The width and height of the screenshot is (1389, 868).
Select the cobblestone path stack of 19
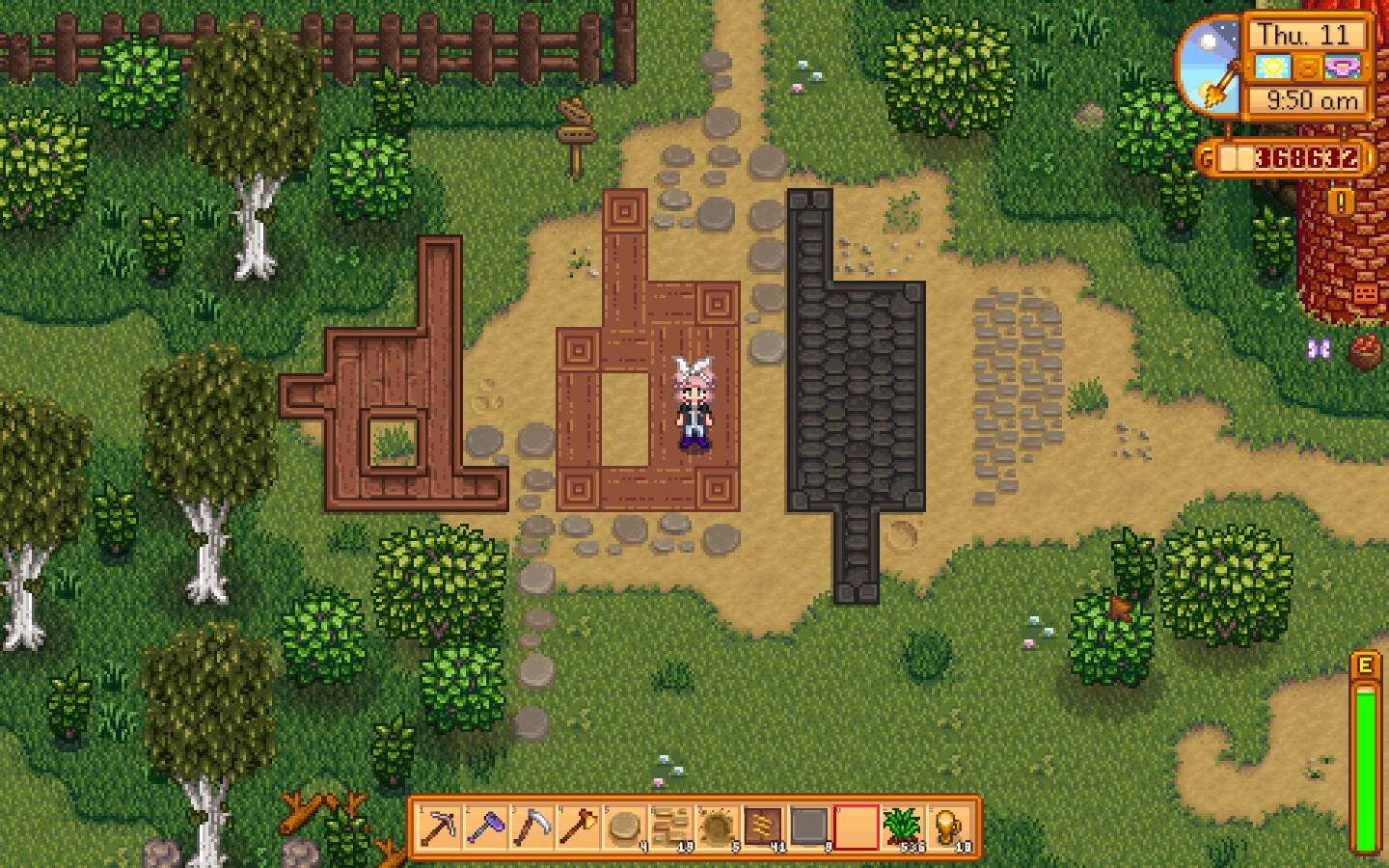tap(673, 829)
